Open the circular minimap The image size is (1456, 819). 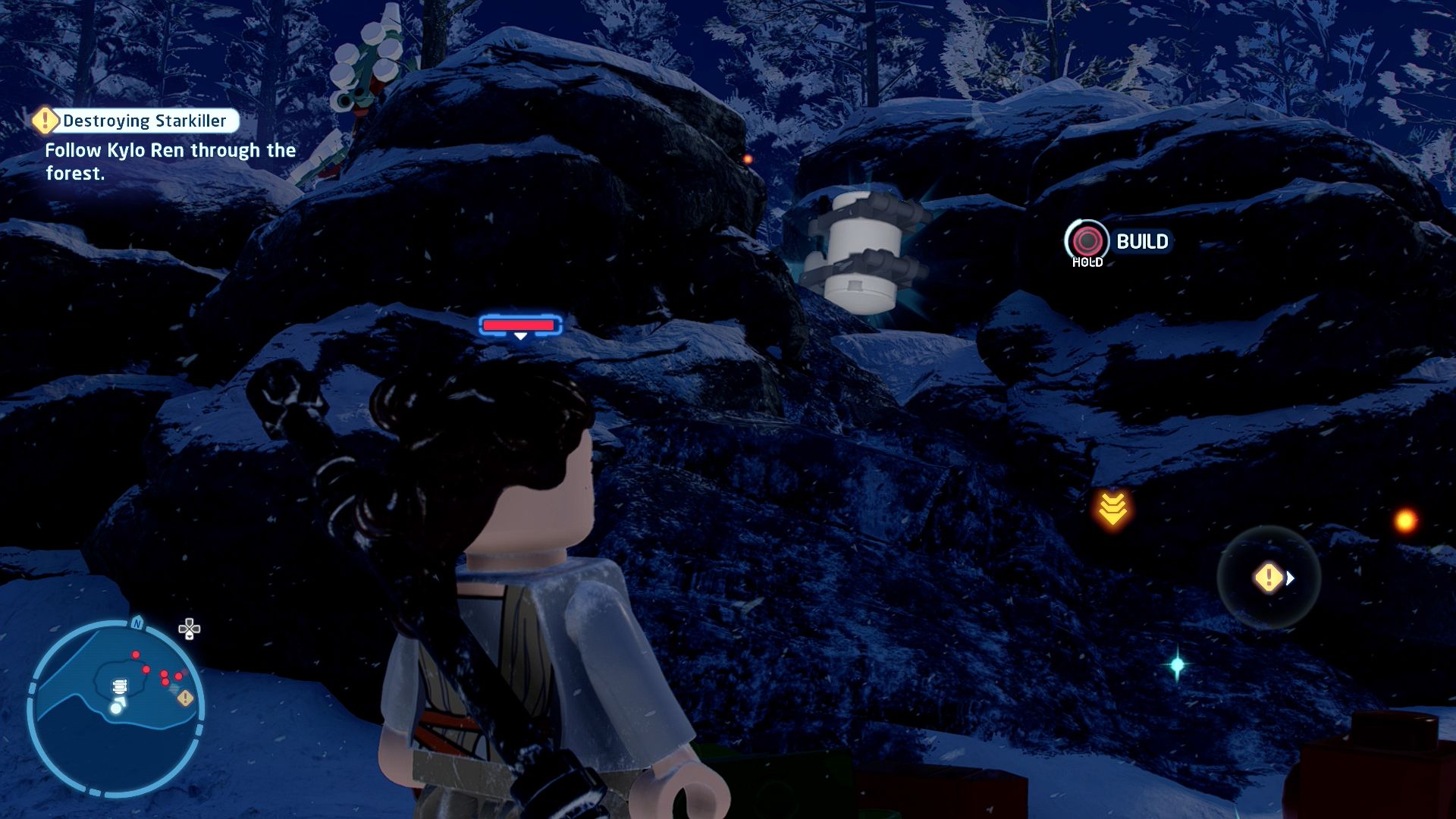(x=115, y=708)
